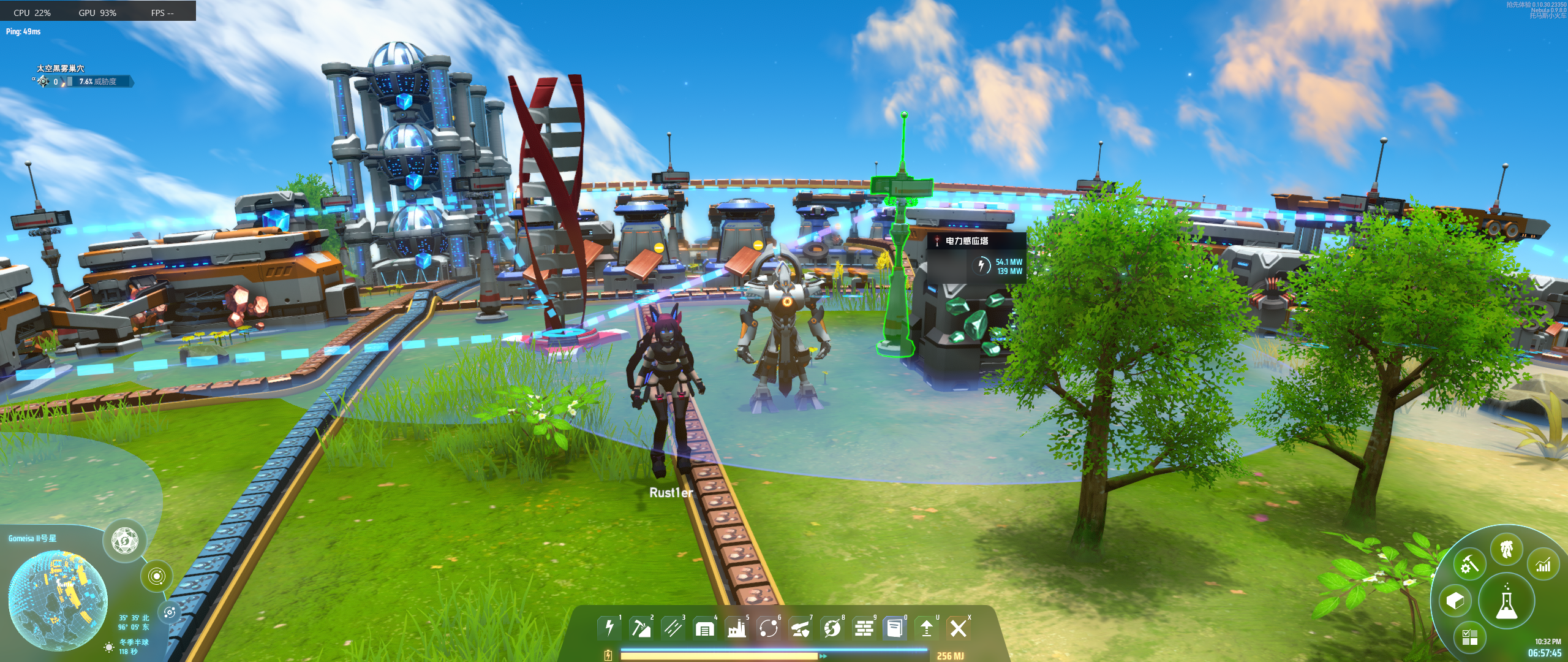This screenshot has height=662, width=1568.
Task: Open the blueprint book slot
Action: 895,628
